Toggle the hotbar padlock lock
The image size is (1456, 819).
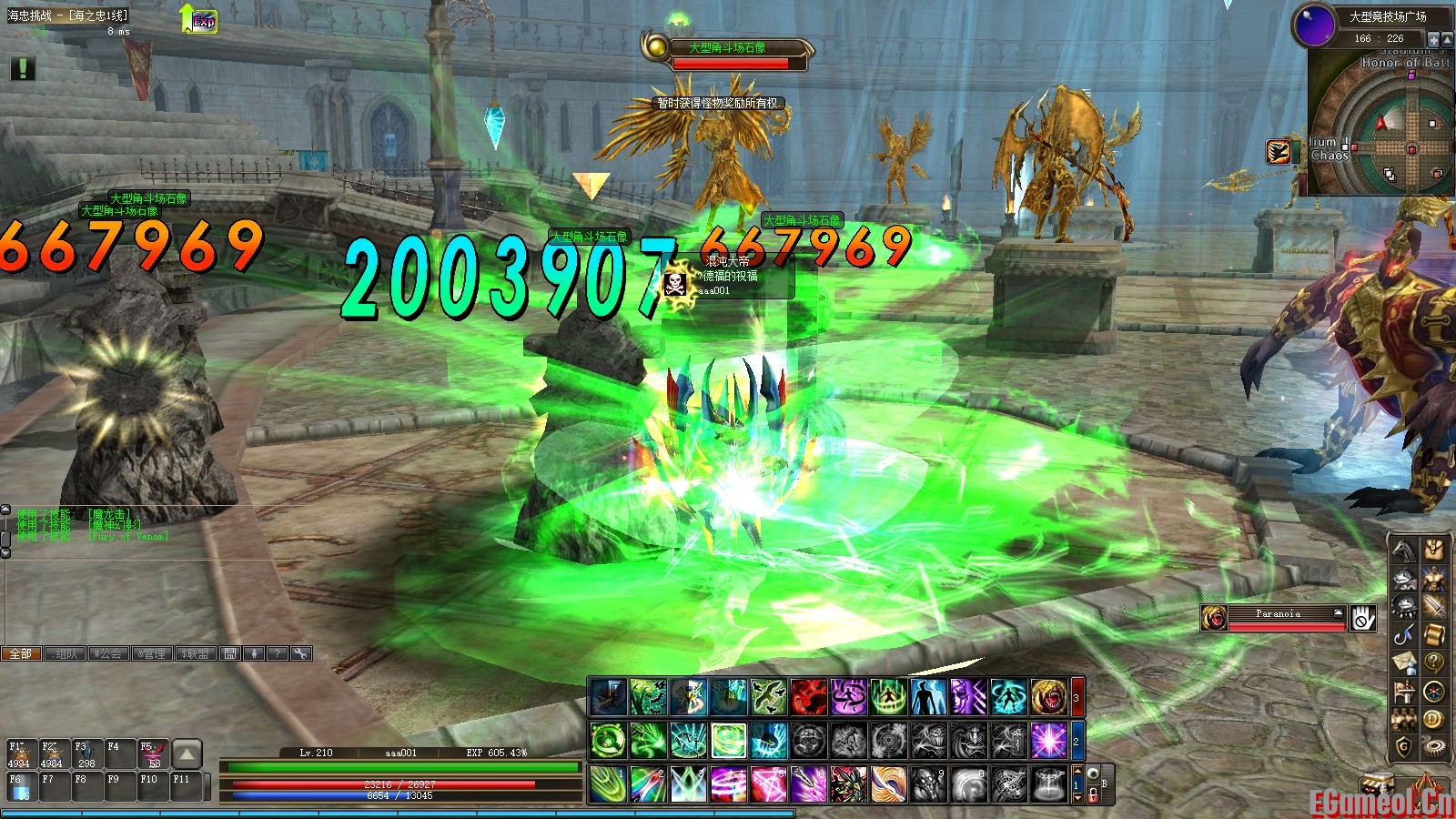[x=1094, y=794]
